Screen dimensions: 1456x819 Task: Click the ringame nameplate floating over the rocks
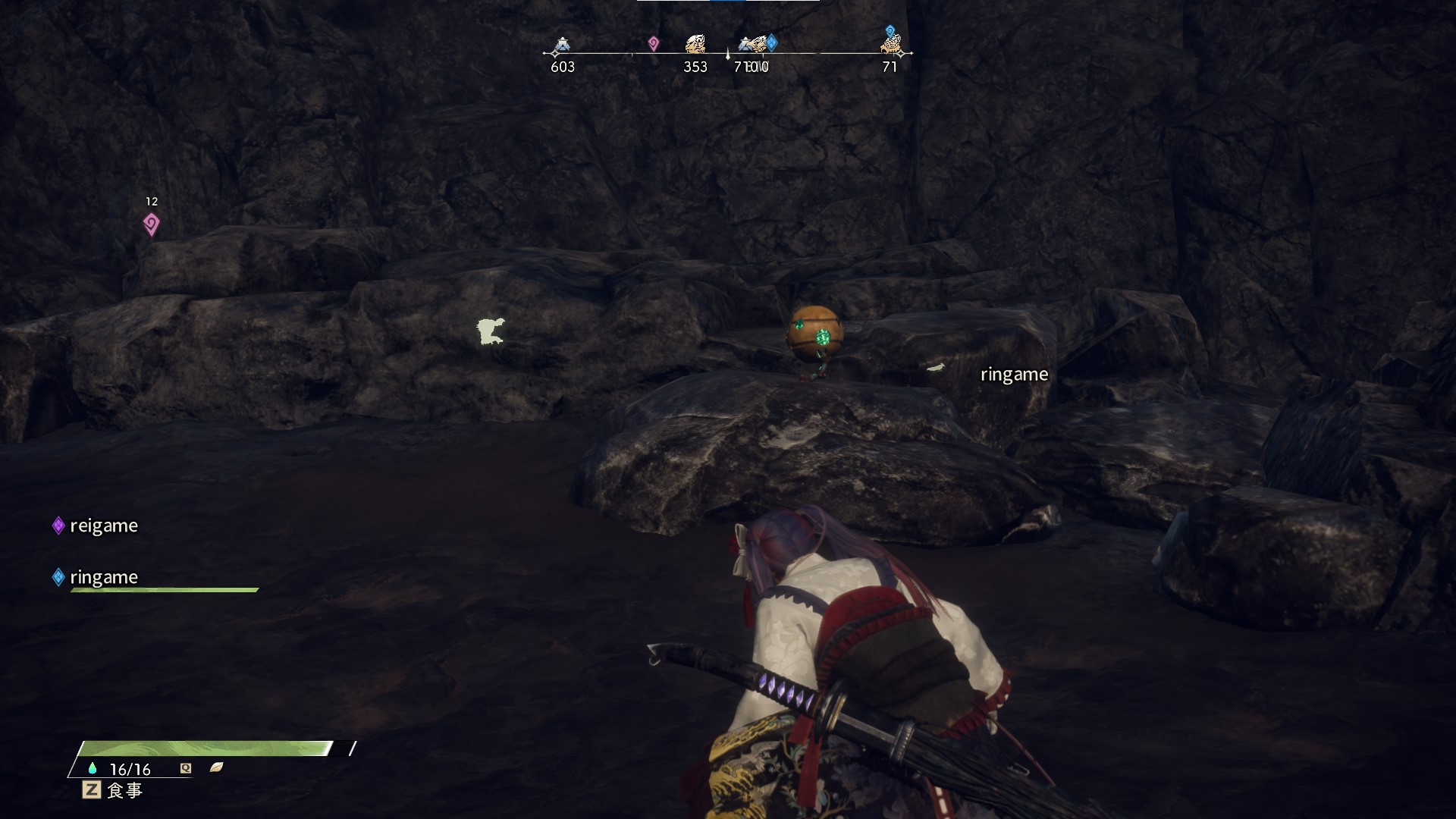(x=1014, y=375)
